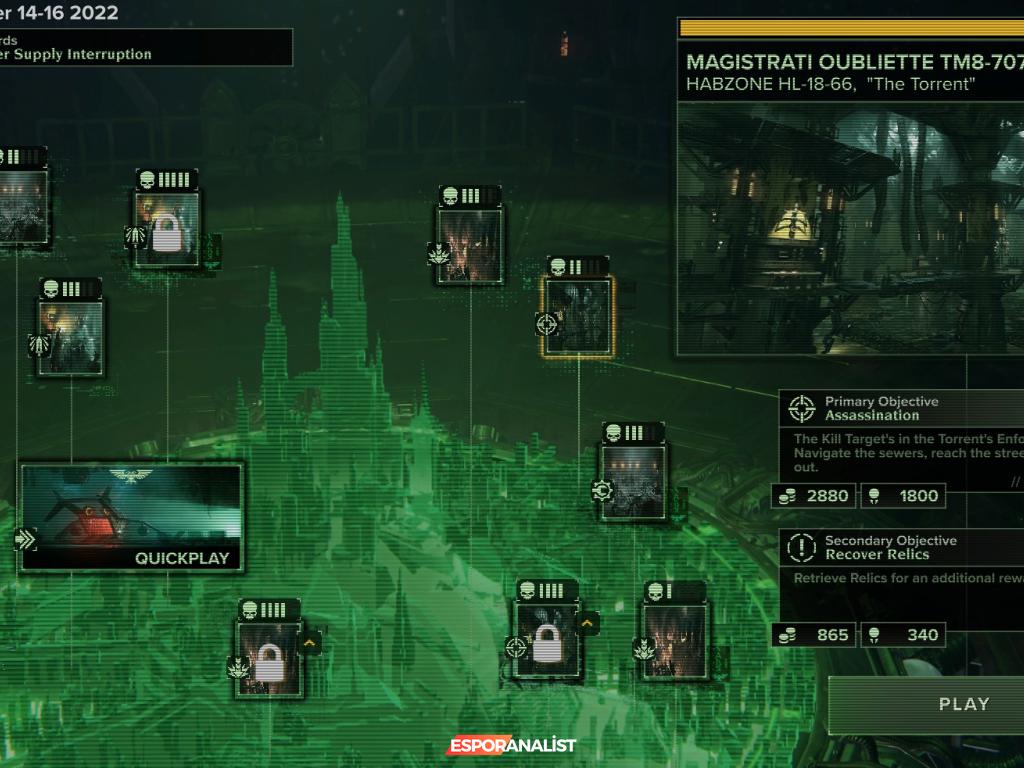Image resolution: width=1024 pixels, height=768 pixels.
Task: Pick the unlocked three-bar mission with the winged-leaf icon
Action: tap(469, 245)
